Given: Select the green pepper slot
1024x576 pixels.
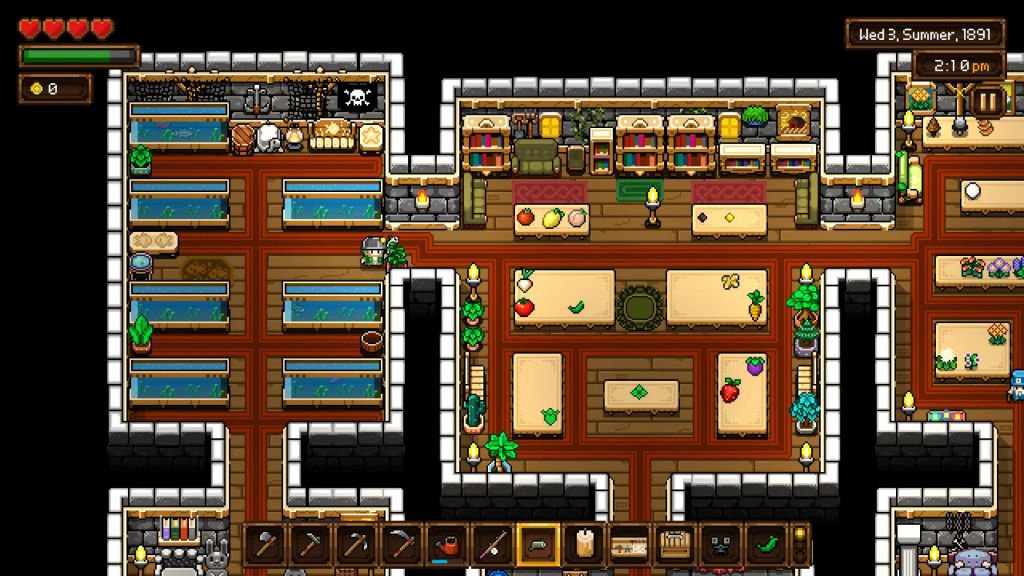Looking at the screenshot, I should pos(766,545).
